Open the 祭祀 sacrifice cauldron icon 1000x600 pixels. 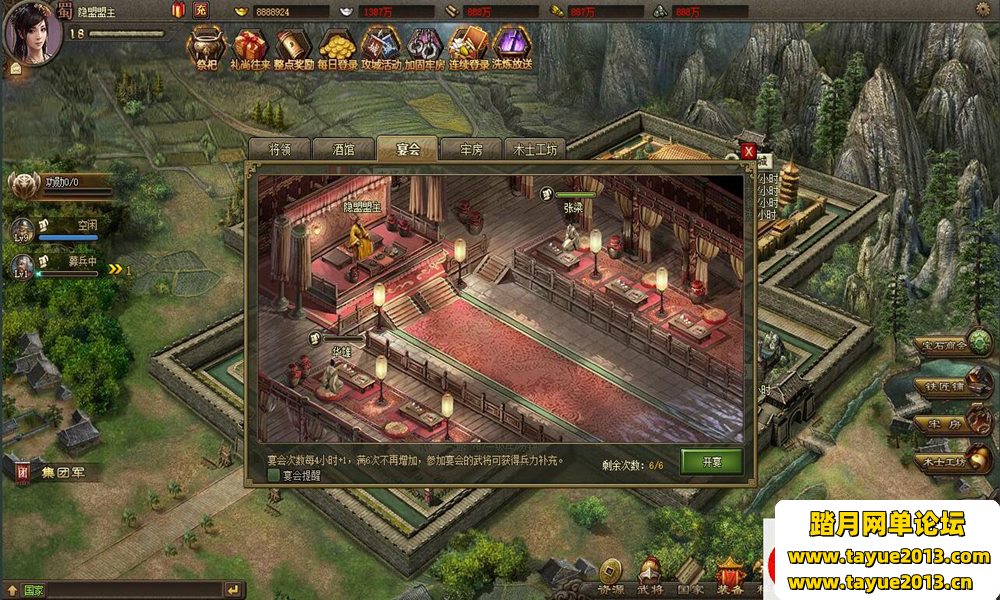(206, 46)
